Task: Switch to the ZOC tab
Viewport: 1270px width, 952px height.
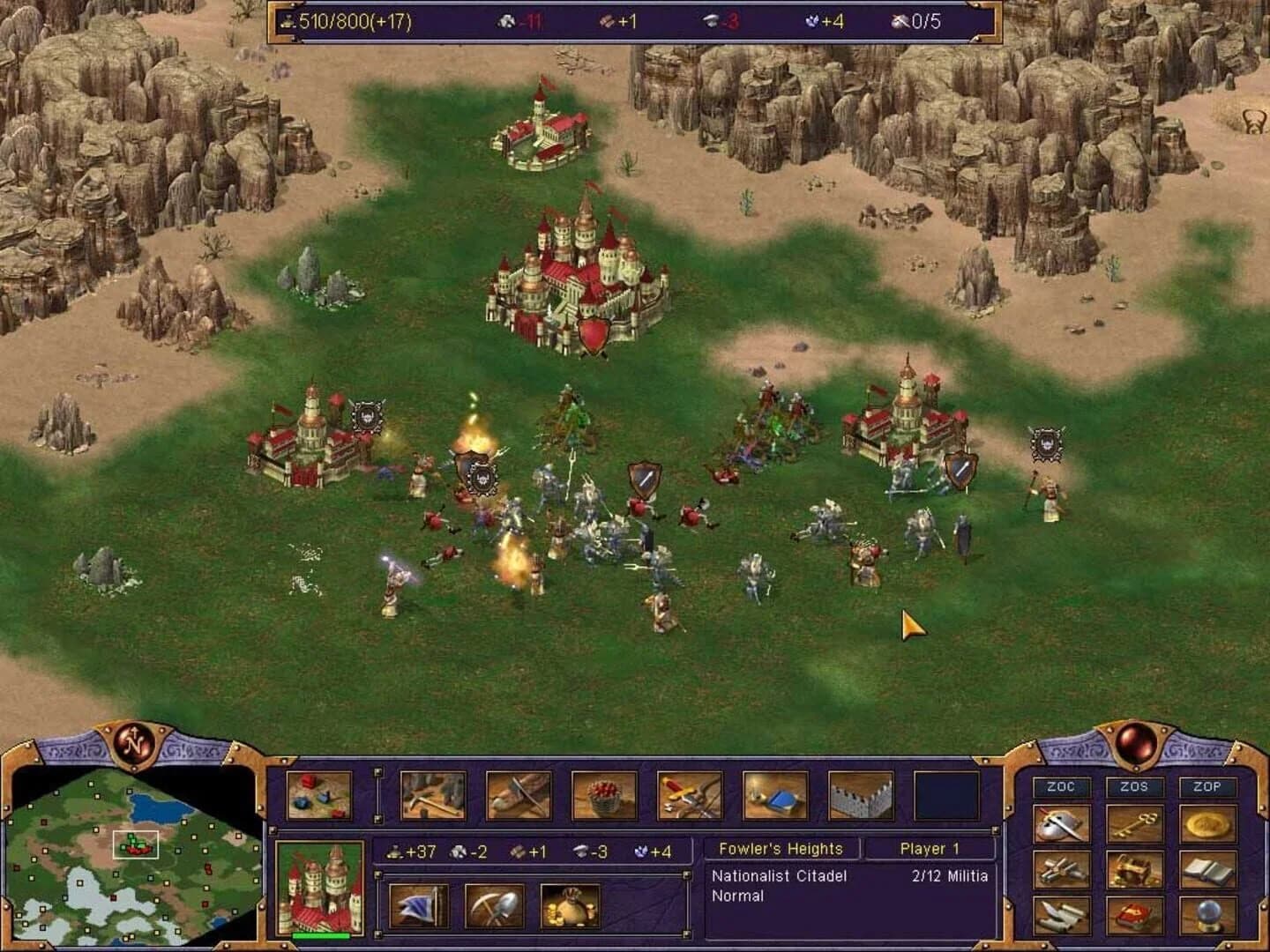Action: tap(1060, 786)
